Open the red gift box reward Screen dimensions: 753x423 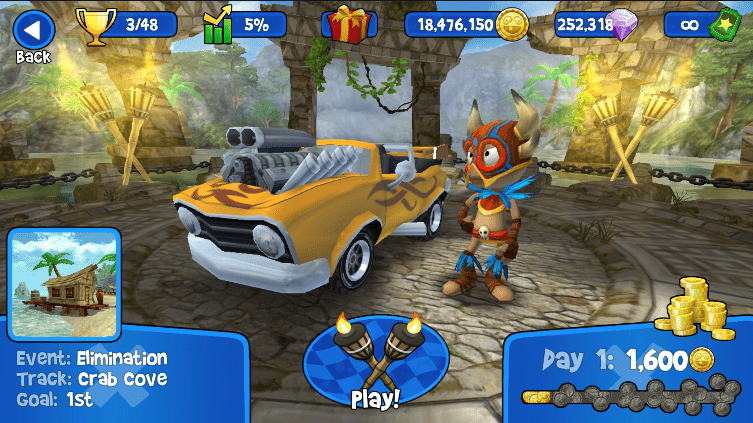pyautogui.click(x=350, y=24)
